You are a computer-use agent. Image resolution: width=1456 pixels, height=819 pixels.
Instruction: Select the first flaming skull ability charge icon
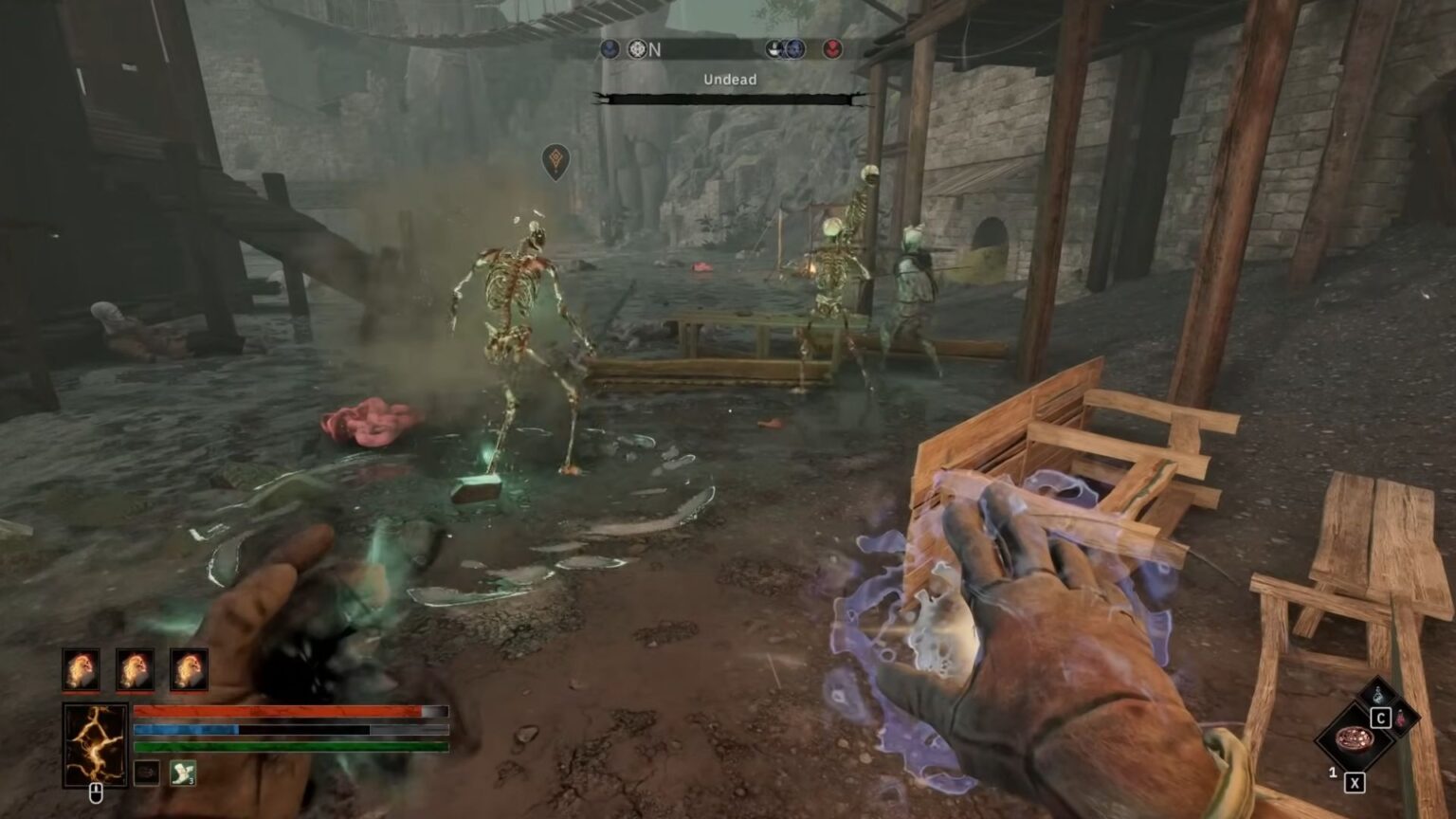[x=82, y=669]
